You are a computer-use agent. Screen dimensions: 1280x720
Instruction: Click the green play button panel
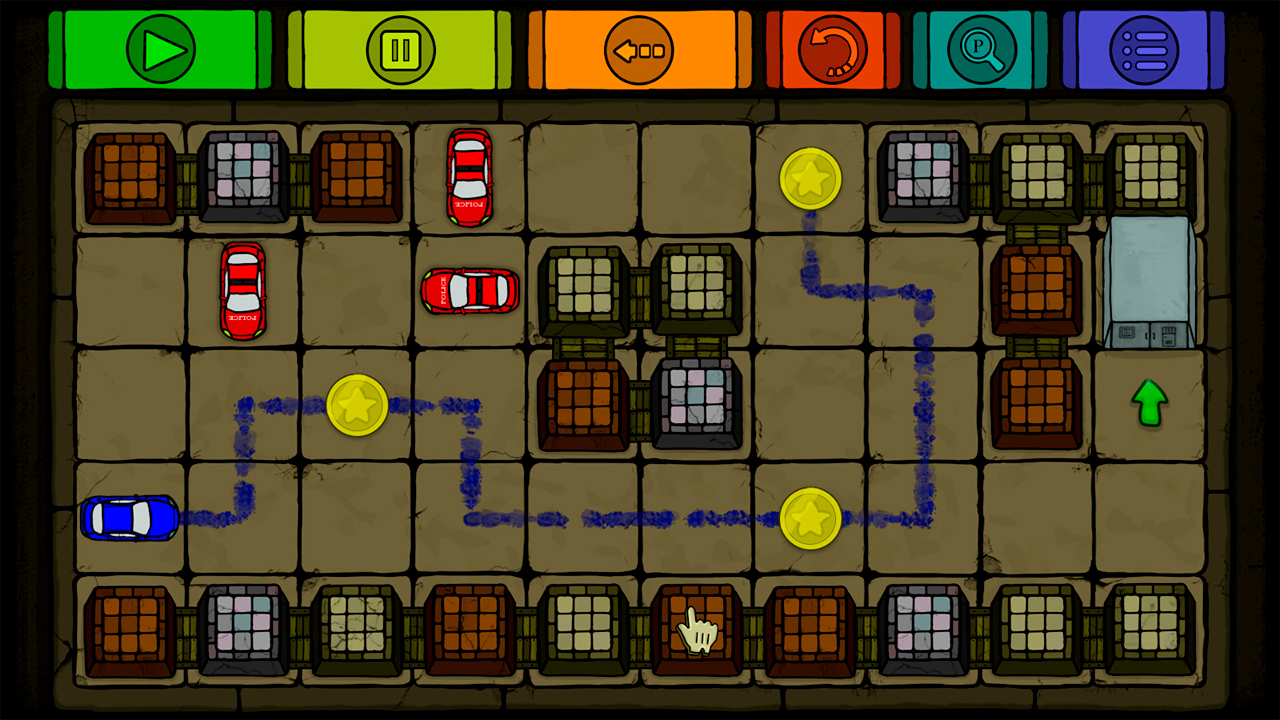click(160, 50)
